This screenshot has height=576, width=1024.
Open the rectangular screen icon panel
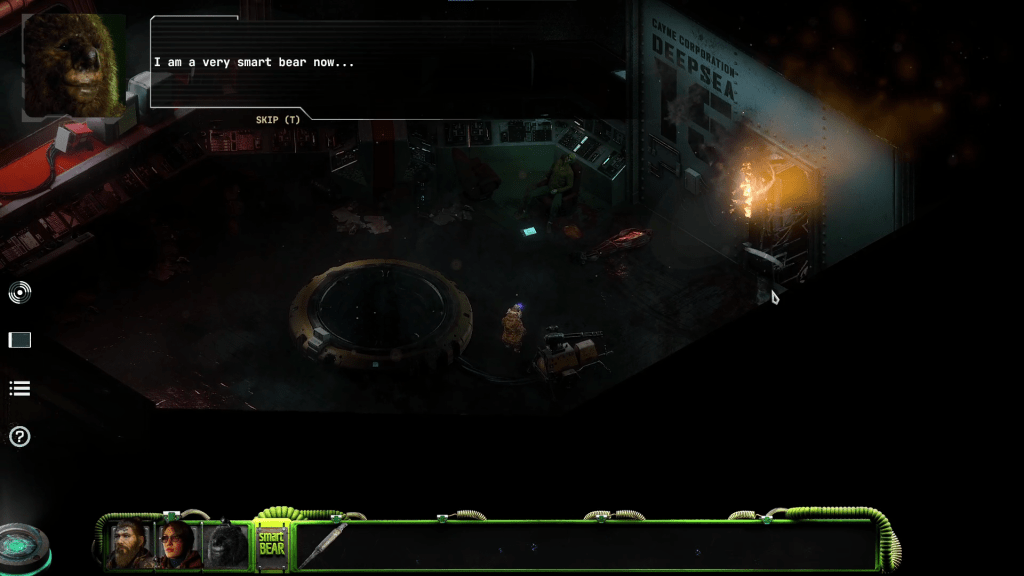[x=20, y=340]
